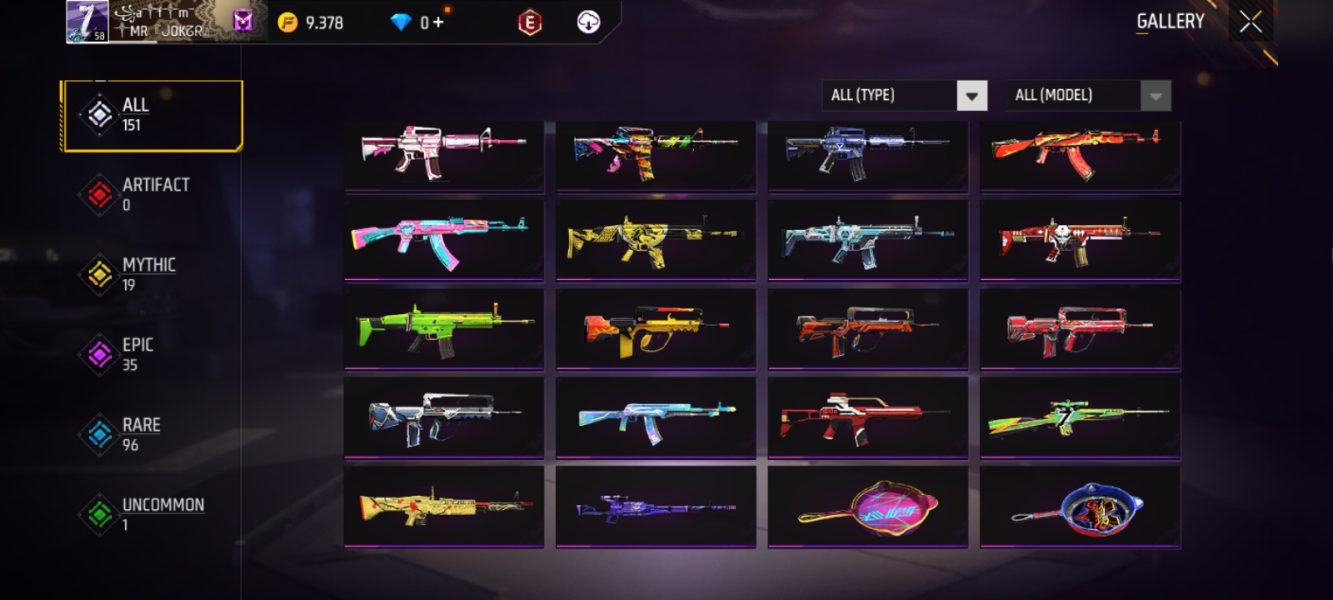This screenshot has width=1333, height=600.
Task: Tap the red hexagon E icon
Action: pyautogui.click(x=530, y=22)
